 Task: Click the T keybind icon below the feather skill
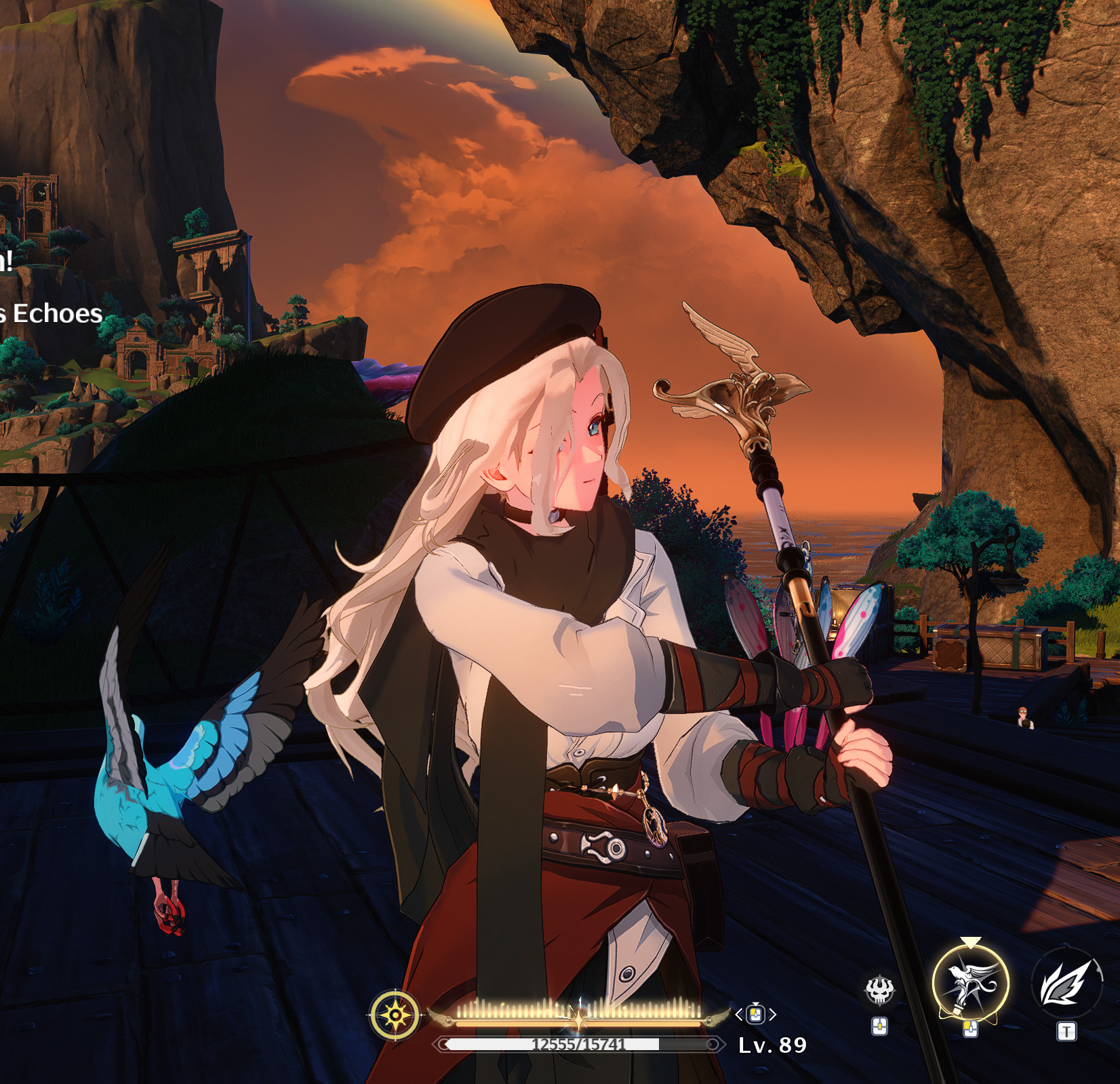[1066, 1030]
